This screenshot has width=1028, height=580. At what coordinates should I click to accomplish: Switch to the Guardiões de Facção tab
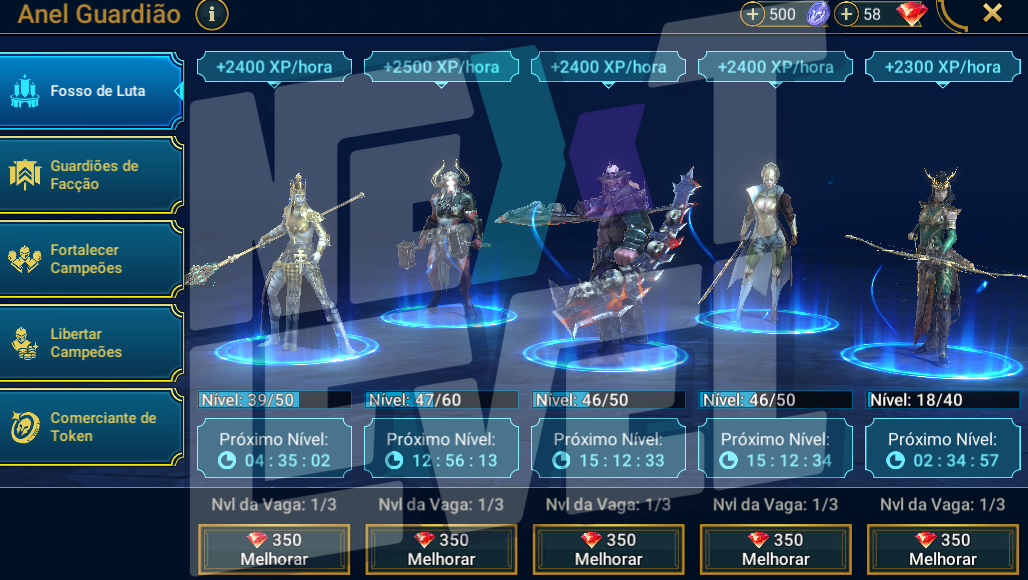92,175
